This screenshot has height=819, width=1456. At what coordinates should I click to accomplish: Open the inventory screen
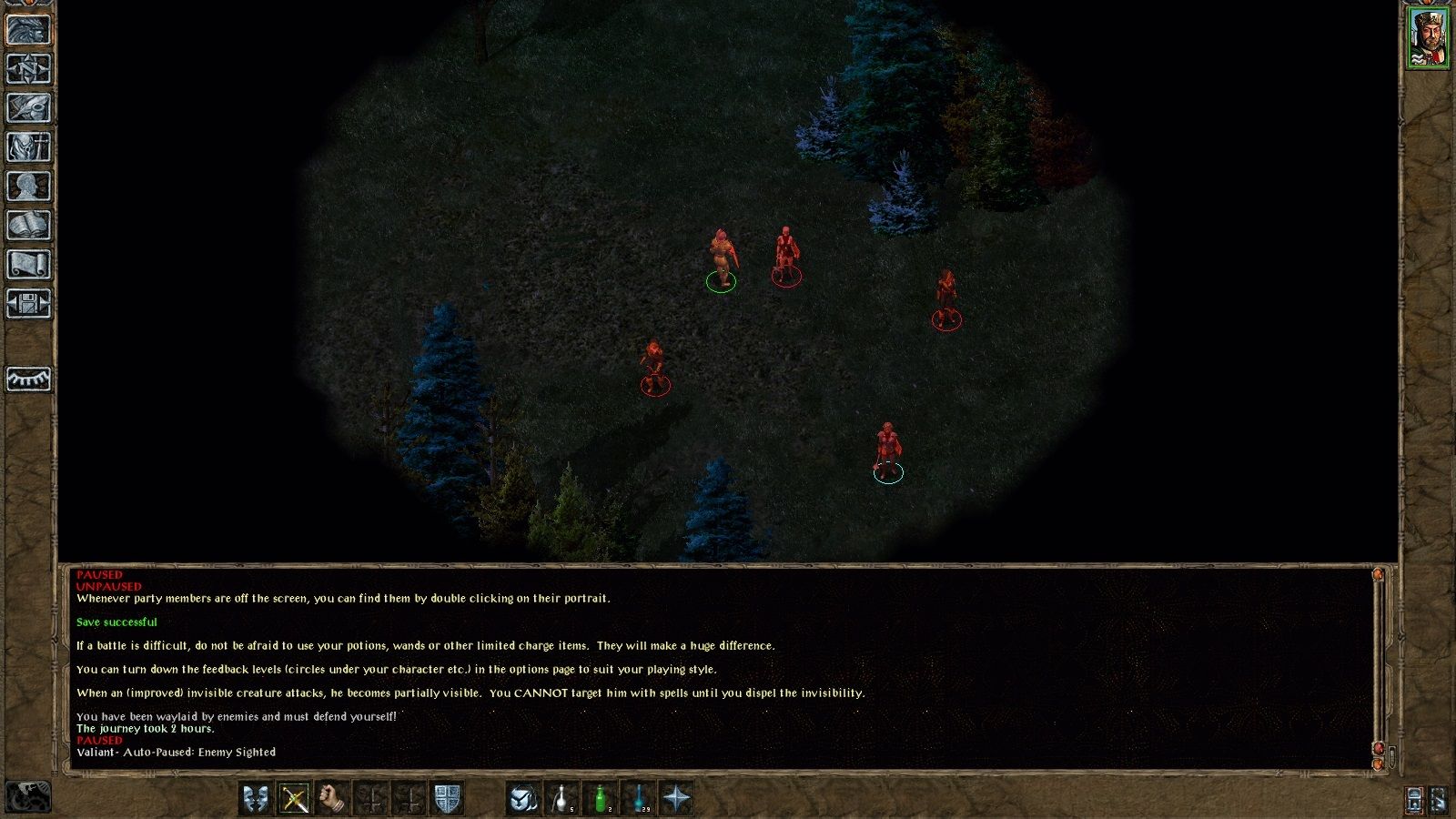[x=28, y=147]
